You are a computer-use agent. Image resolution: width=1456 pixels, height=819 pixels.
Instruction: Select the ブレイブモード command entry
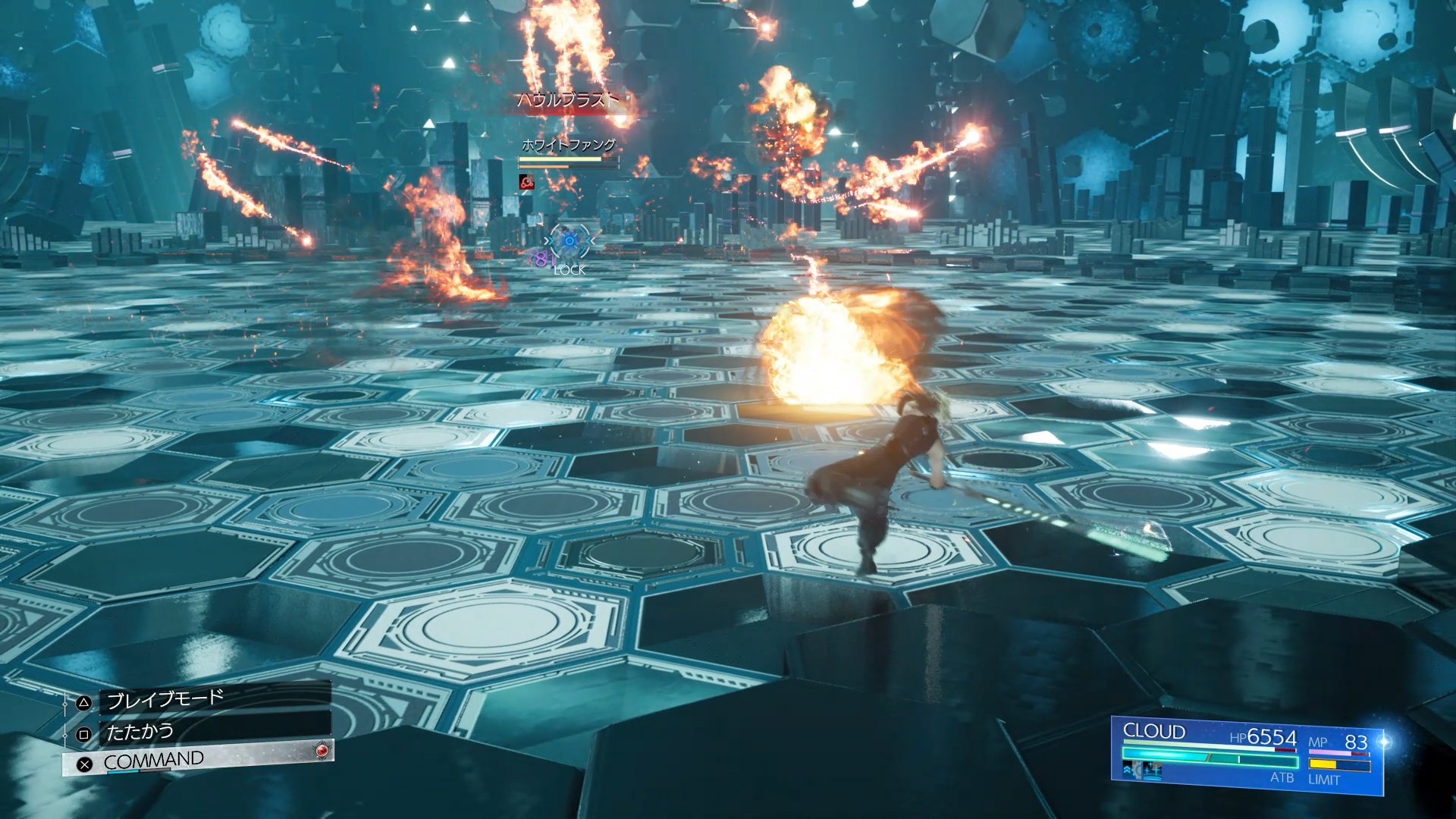(x=199, y=700)
